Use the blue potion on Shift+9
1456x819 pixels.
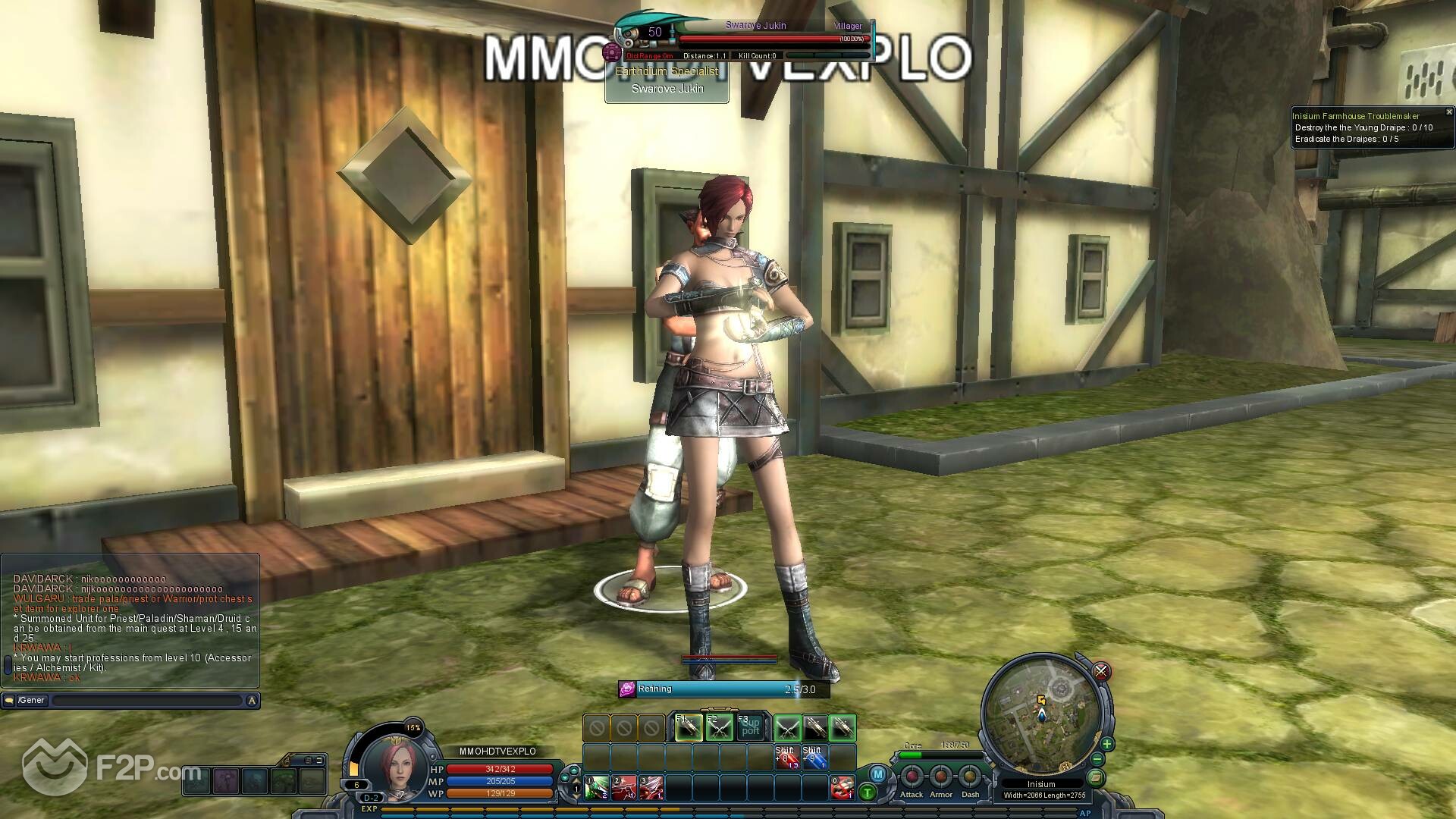click(814, 757)
